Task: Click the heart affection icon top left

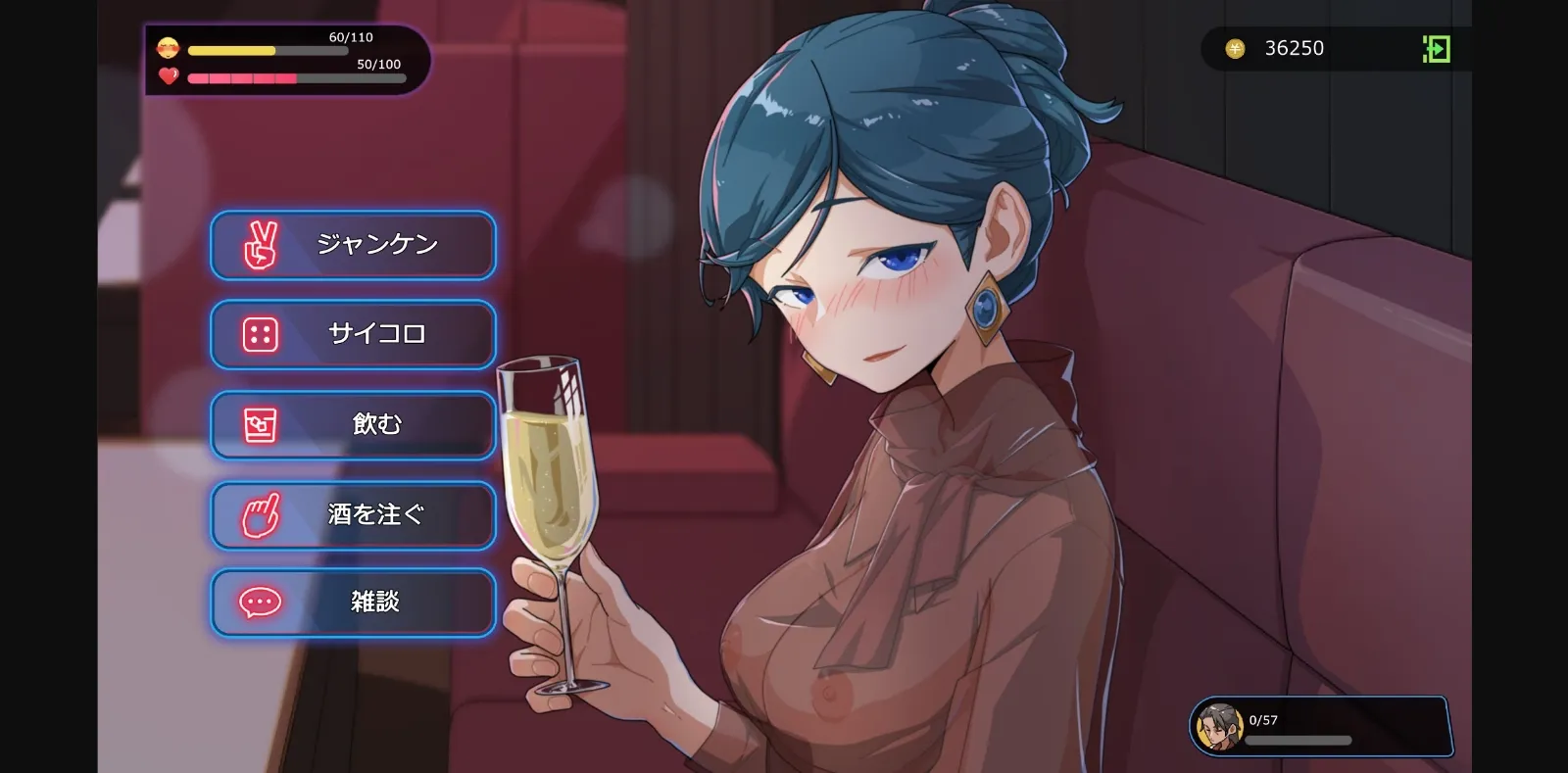Action: tap(169, 75)
